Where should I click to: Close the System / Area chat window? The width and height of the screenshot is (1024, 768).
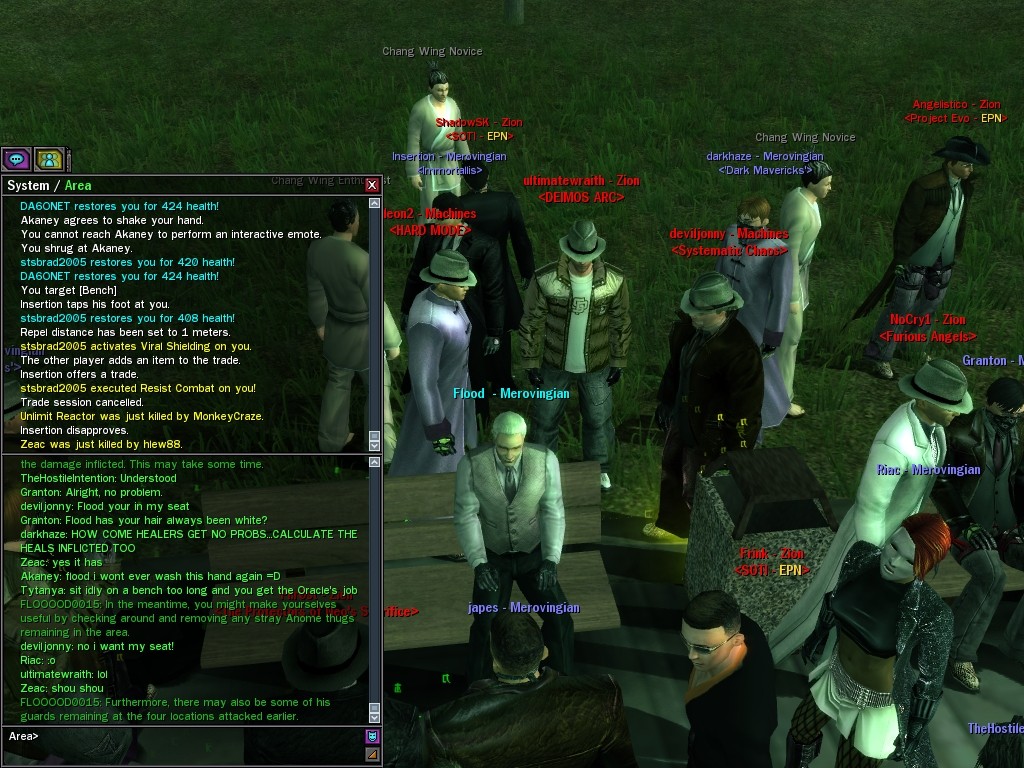tap(372, 185)
